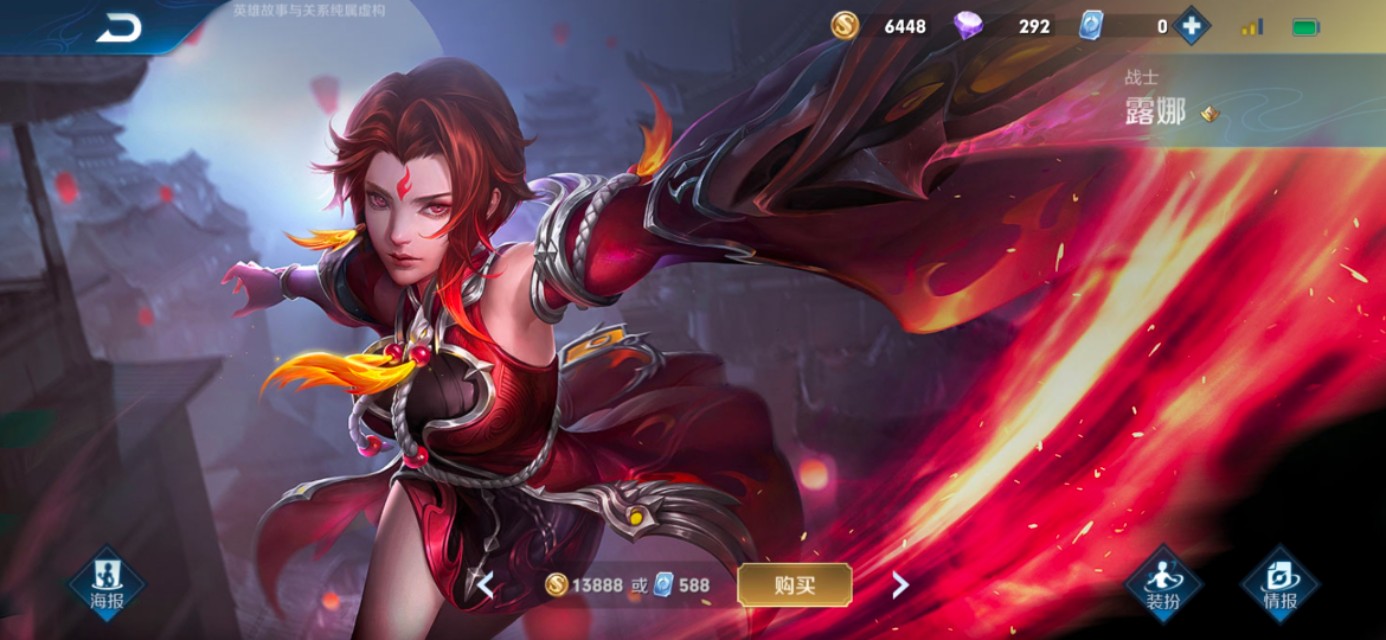Open the 装扮 skins menu

click(1164, 584)
